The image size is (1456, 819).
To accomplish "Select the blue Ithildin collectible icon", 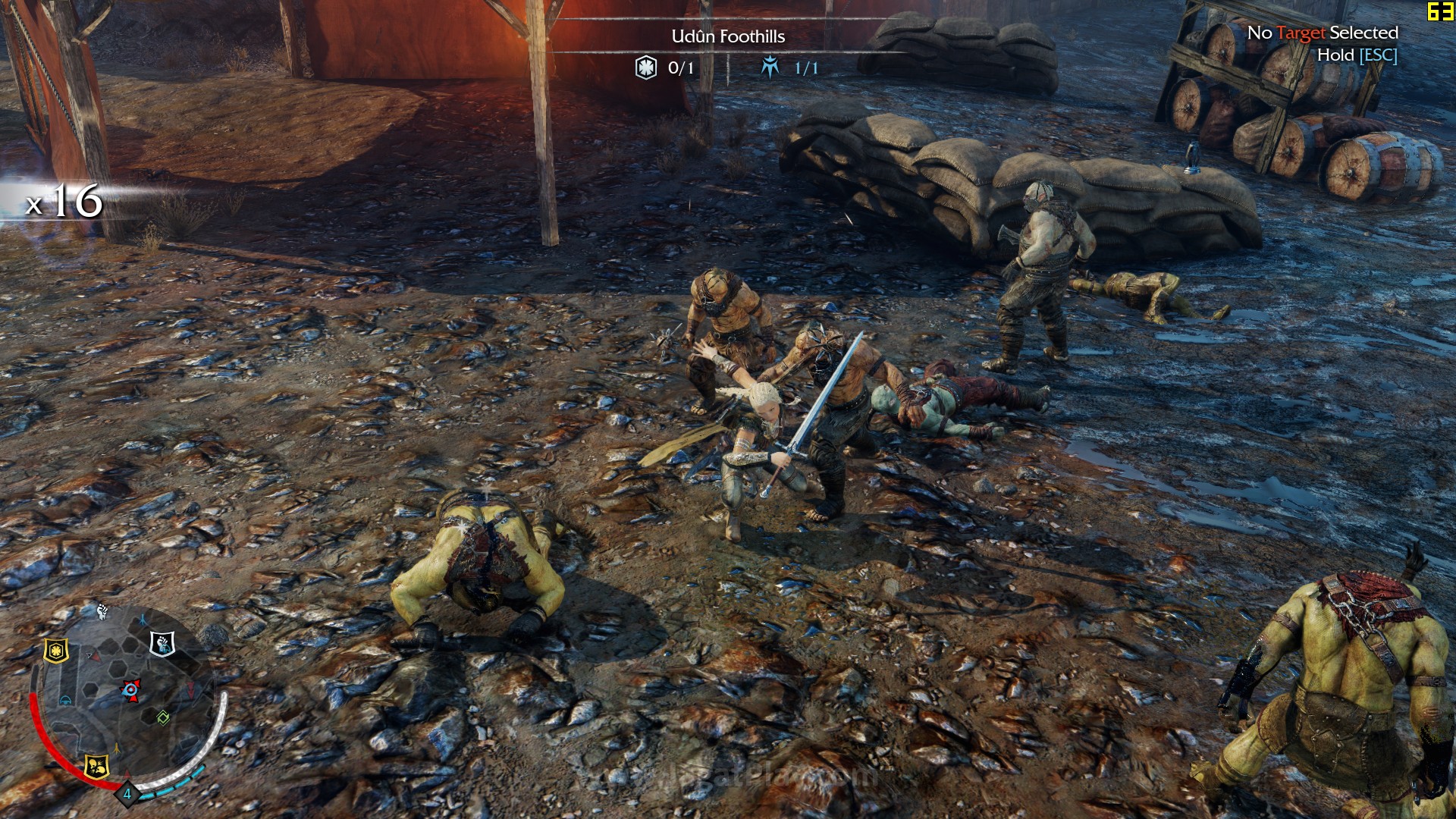I will pyautogui.click(x=770, y=67).
